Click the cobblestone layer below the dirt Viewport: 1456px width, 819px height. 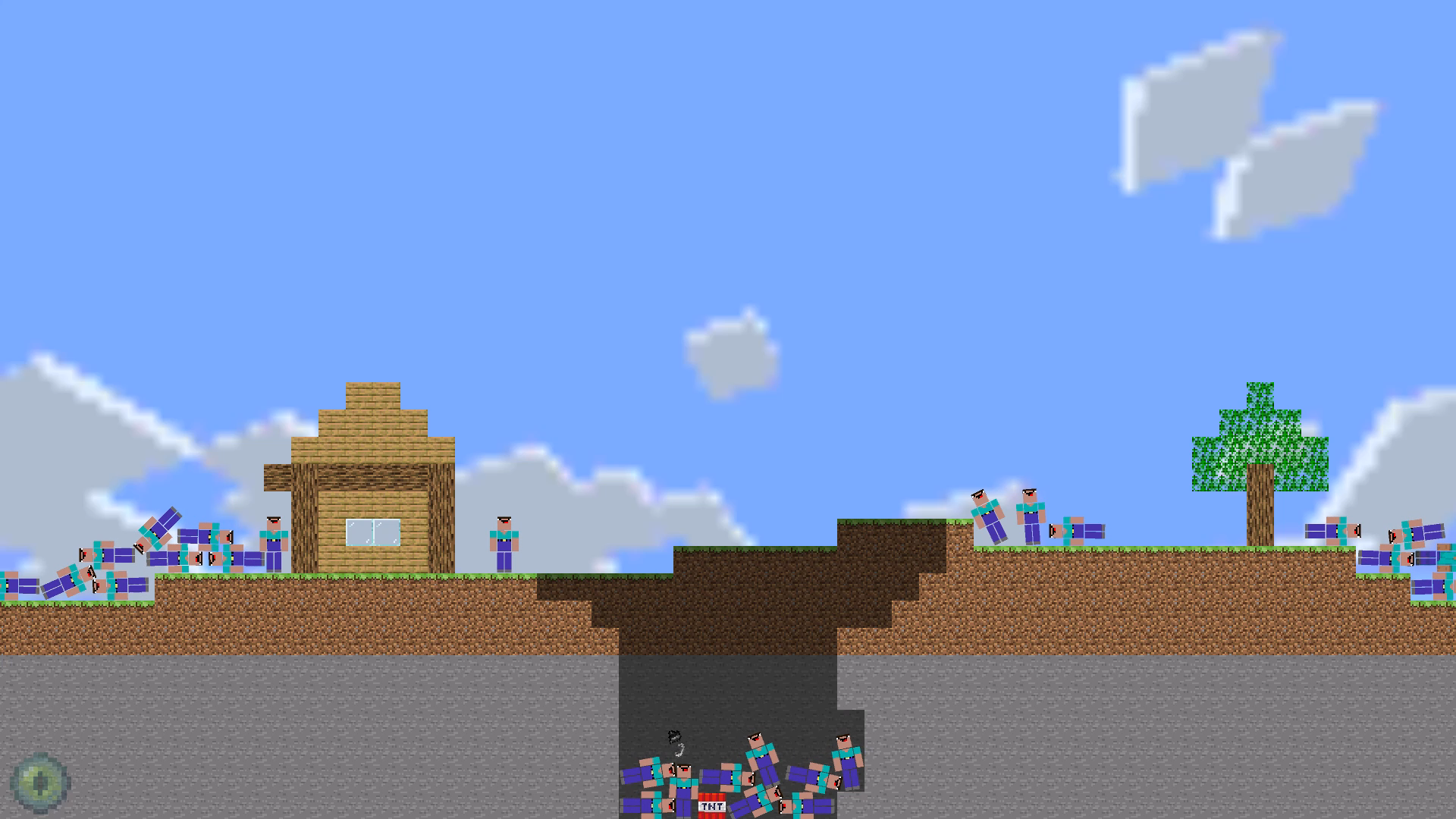[303, 698]
